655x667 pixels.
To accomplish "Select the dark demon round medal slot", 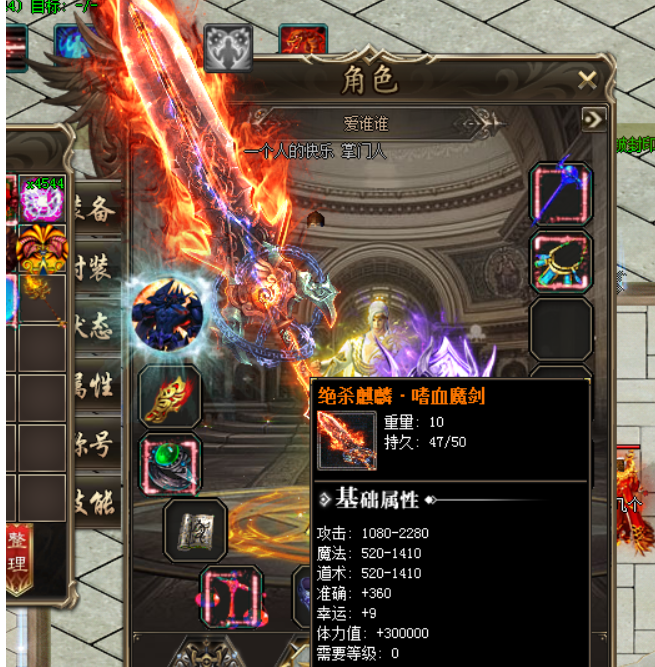I will click(x=167, y=315).
